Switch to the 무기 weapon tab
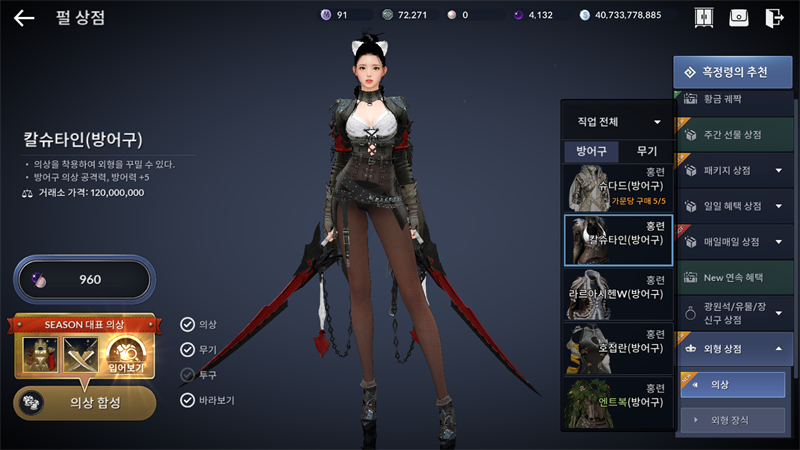800x450 pixels. (646, 152)
